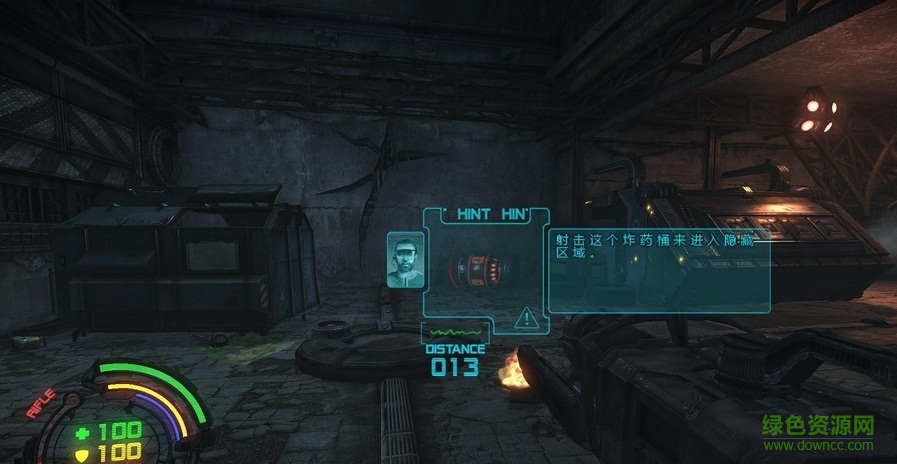Click the Chinese hint text panel
The image size is (897, 464).
pyautogui.click(x=658, y=267)
